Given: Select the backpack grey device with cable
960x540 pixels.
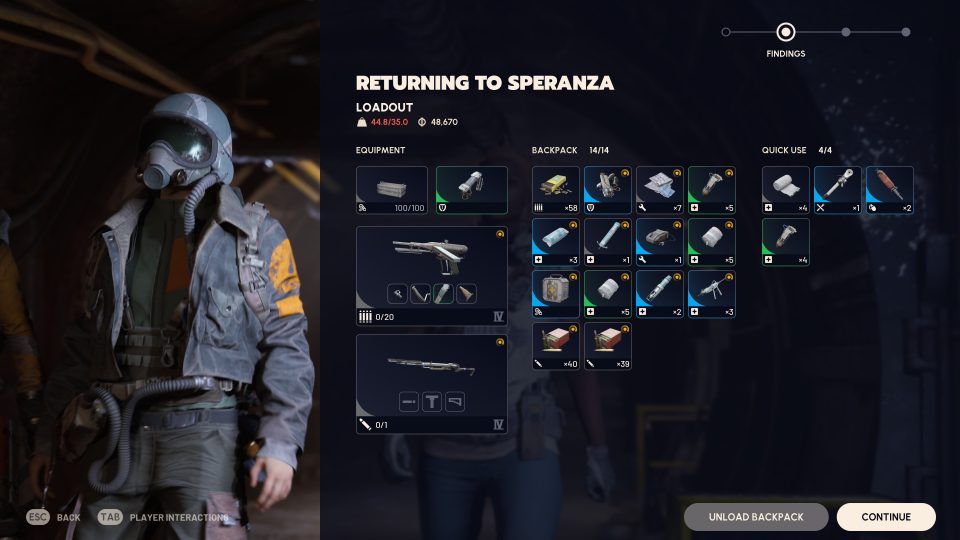Looking at the screenshot, I should (660, 242).
